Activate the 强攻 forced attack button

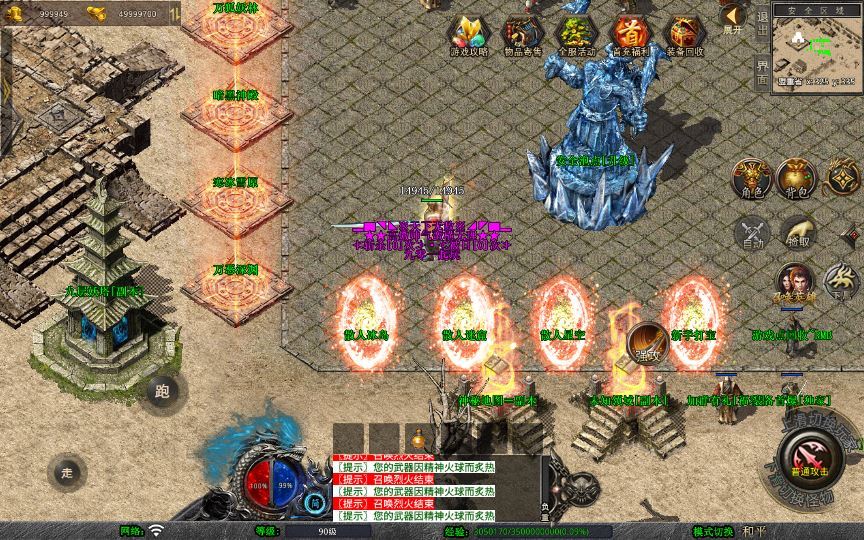pyautogui.click(x=648, y=343)
